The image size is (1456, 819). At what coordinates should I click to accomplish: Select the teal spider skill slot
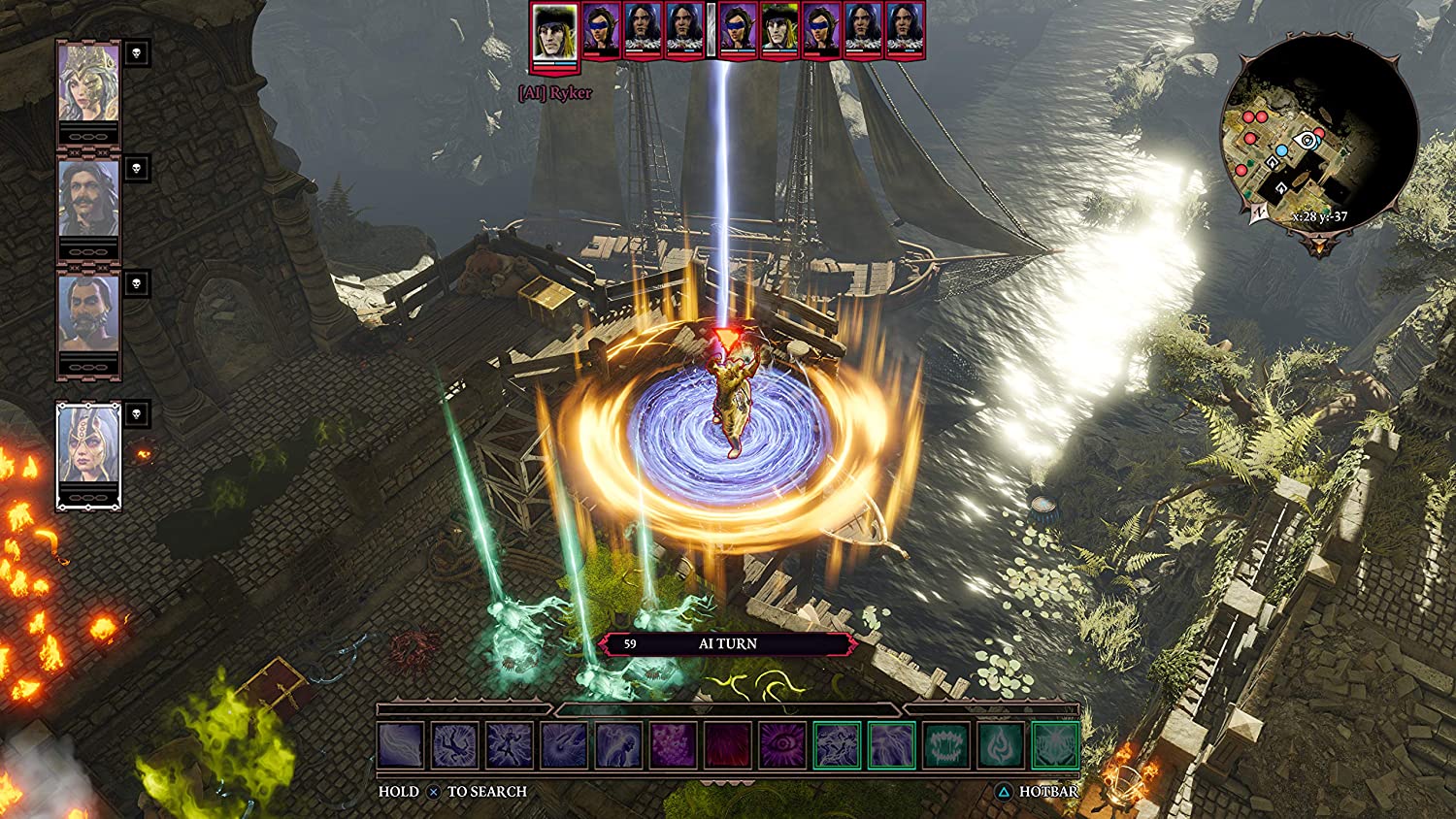(x=1055, y=745)
